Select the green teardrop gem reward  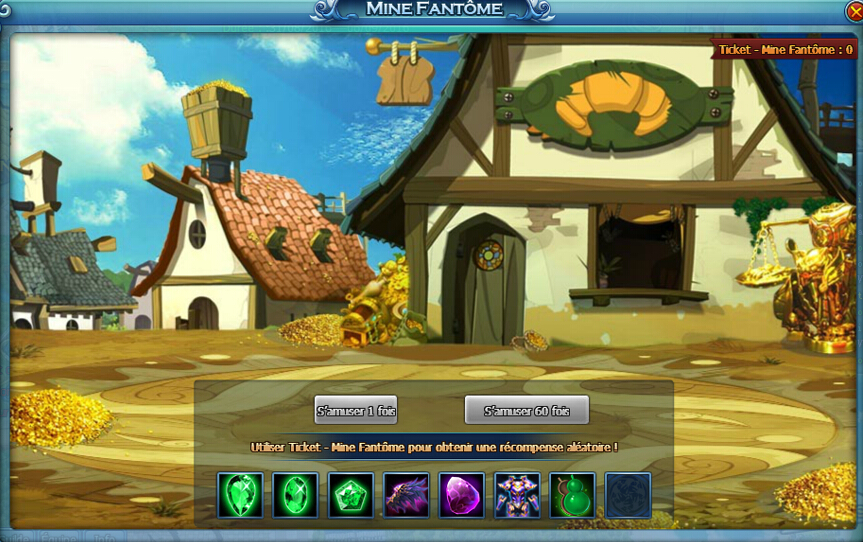coord(241,495)
